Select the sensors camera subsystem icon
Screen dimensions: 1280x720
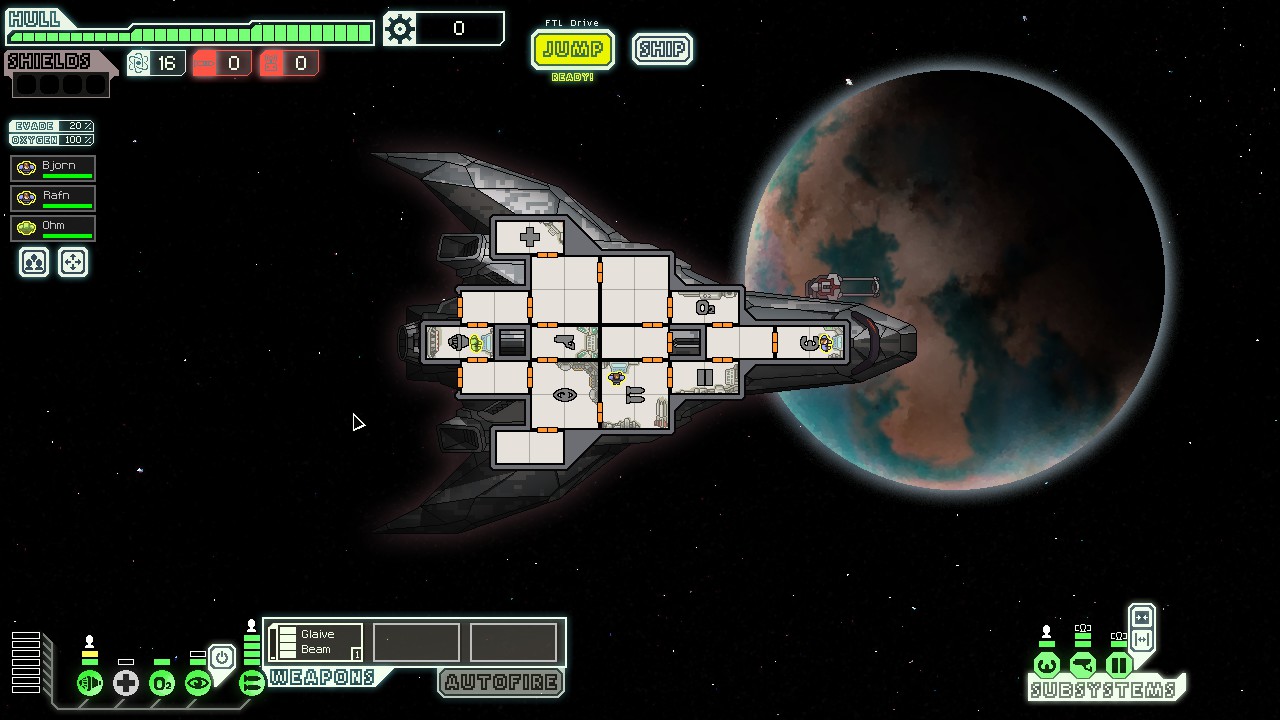(x=1083, y=665)
